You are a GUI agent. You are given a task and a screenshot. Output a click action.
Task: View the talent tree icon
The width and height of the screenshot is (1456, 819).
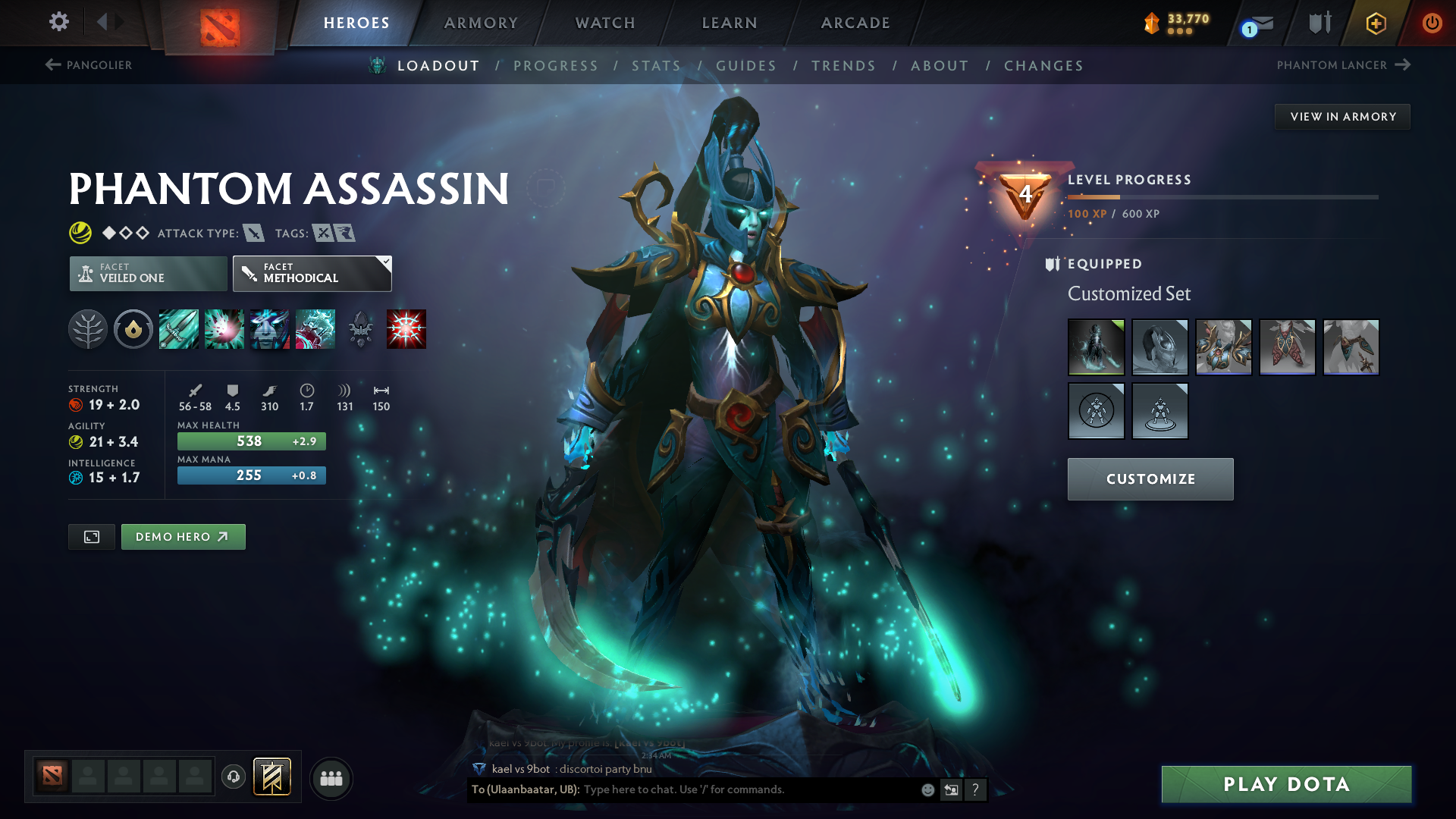[x=88, y=329]
